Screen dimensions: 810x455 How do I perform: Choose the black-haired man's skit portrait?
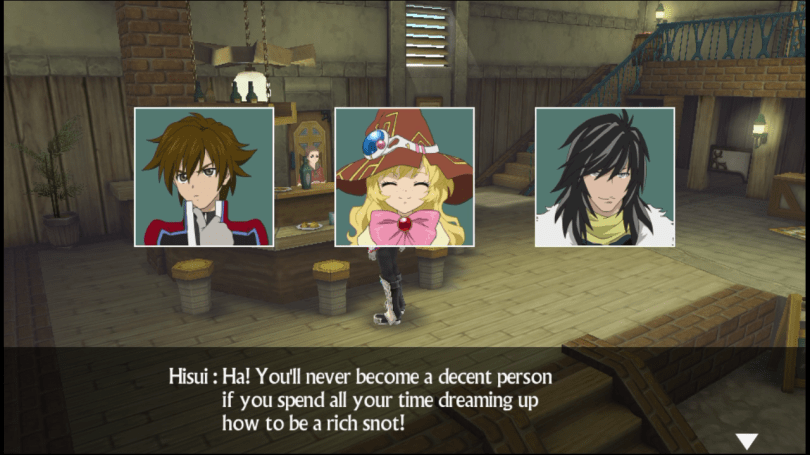[605, 177]
